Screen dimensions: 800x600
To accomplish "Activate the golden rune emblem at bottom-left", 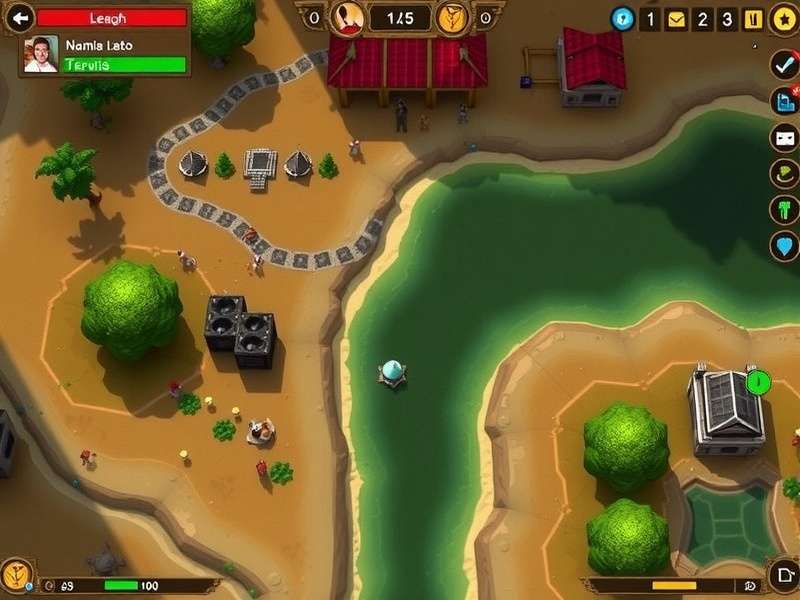I will coord(16,575).
